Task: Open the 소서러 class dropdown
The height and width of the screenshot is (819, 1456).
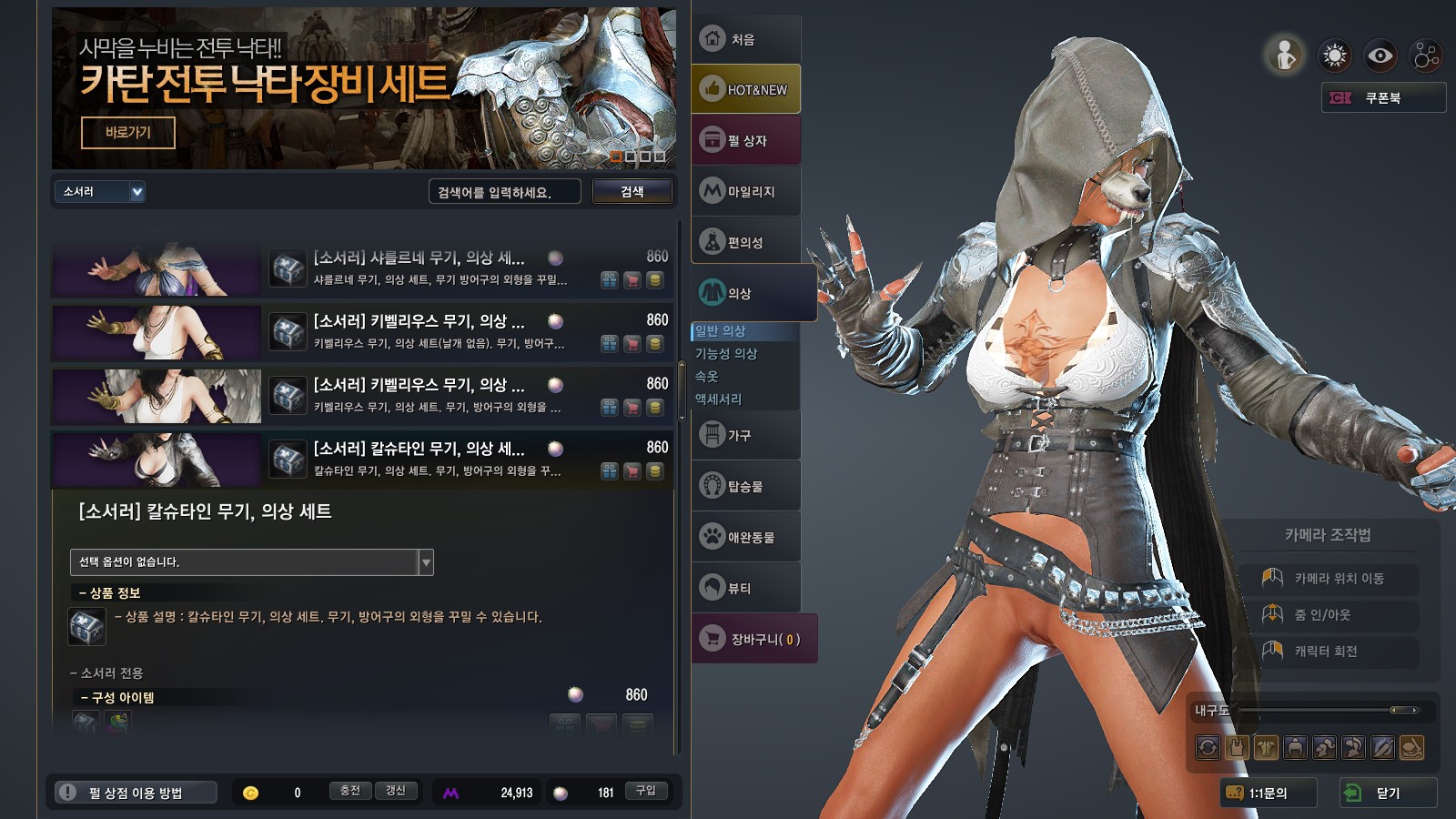Action: [99, 192]
